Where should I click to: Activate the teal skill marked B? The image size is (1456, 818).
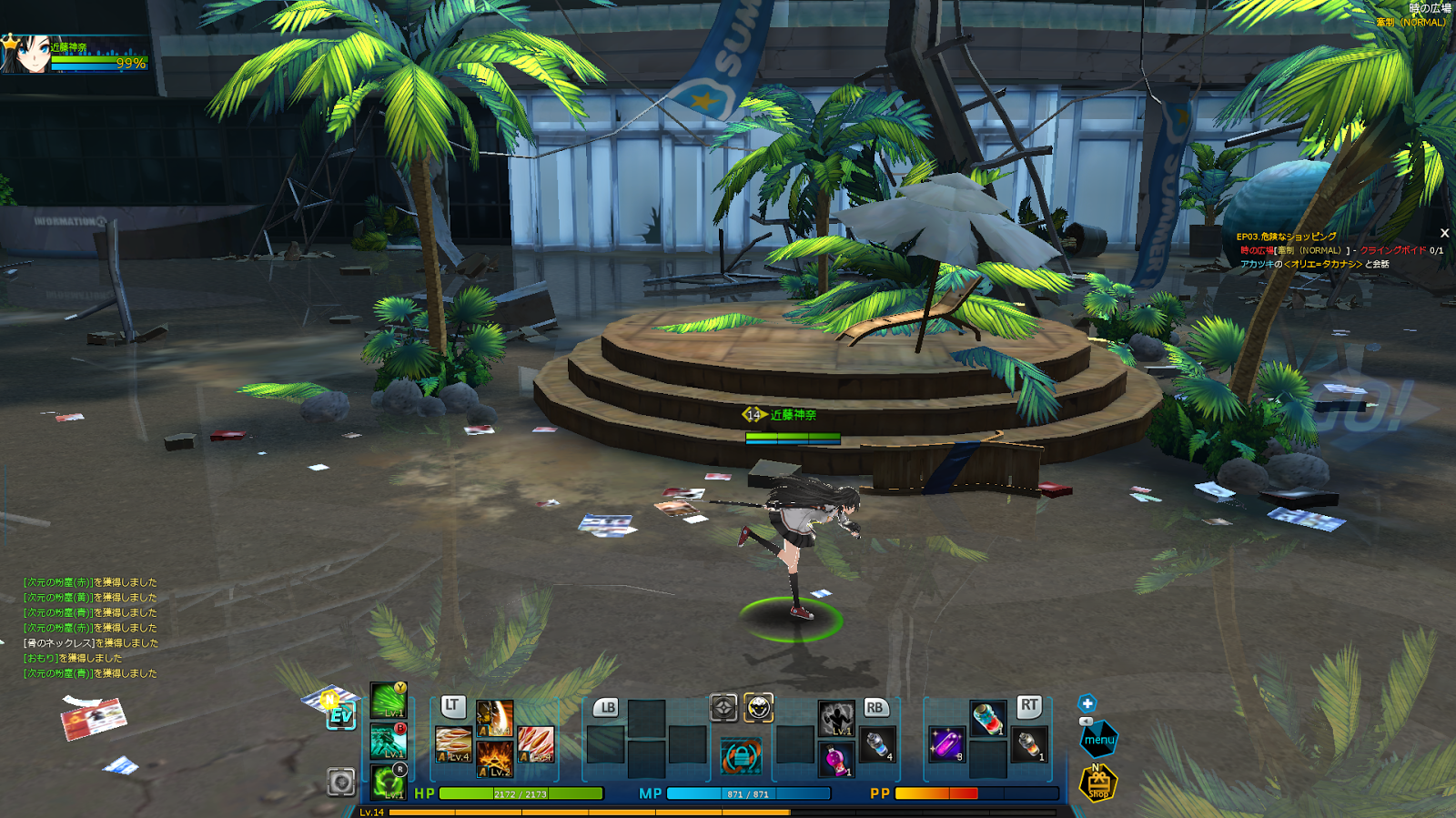(389, 742)
